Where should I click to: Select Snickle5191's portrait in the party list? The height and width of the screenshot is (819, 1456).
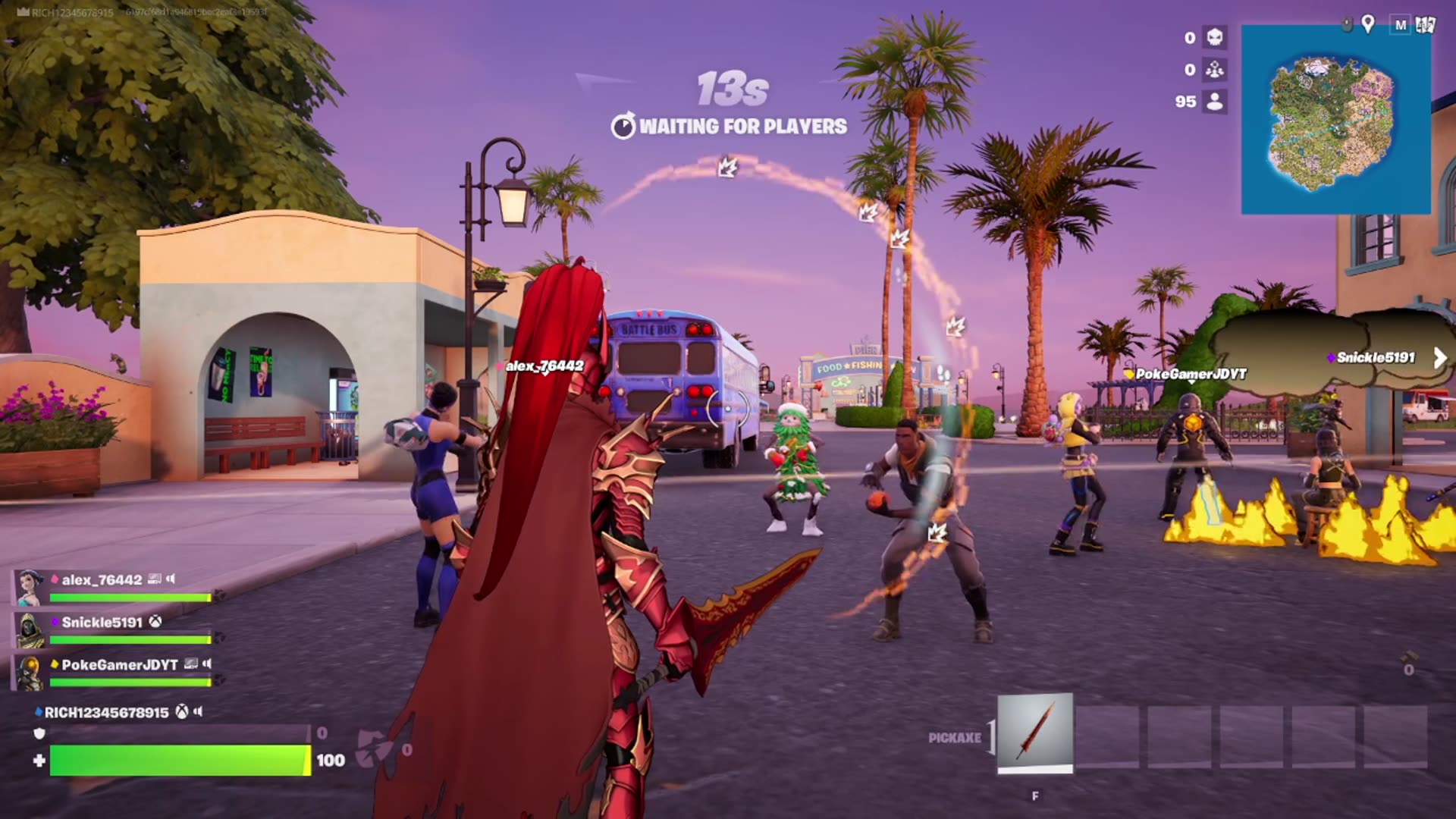(x=30, y=630)
